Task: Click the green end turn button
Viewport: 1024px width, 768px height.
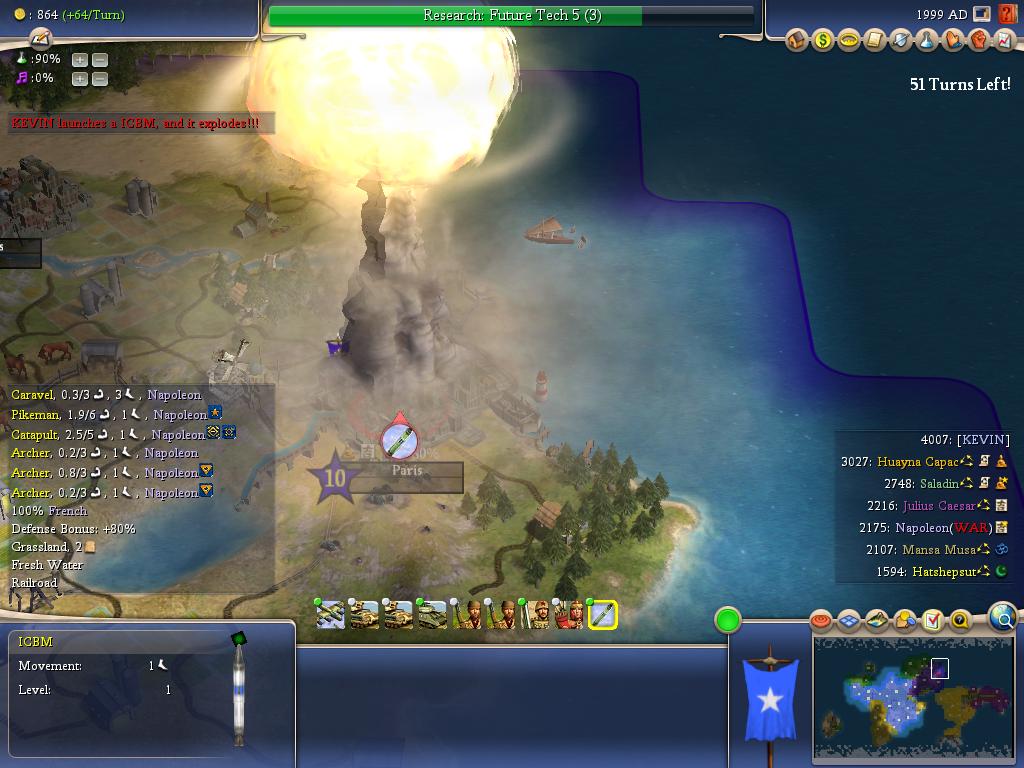Action: point(728,620)
